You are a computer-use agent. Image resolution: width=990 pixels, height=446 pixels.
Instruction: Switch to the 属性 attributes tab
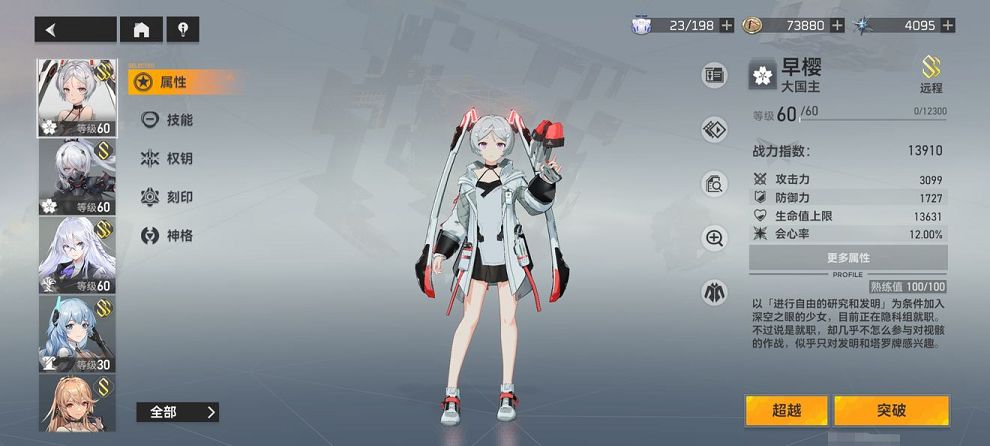[x=172, y=82]
